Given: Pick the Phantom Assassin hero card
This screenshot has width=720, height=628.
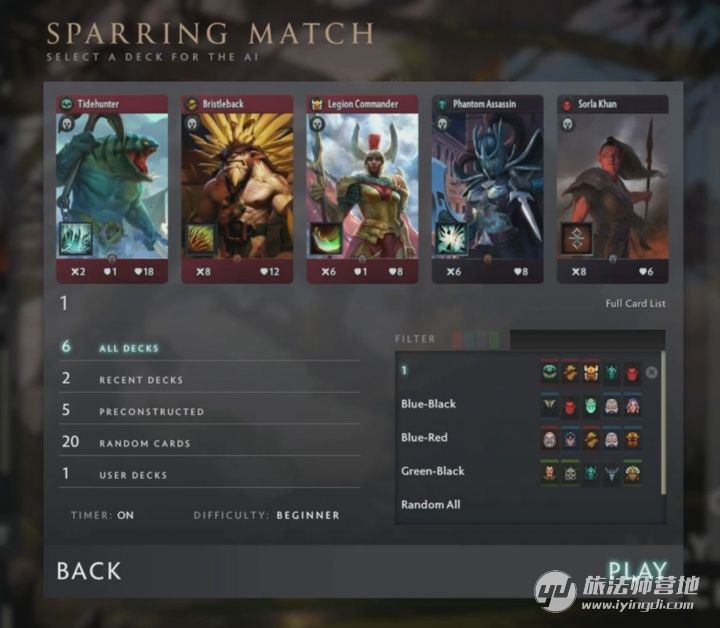Looking at the screenshot, I should point(487,189).
